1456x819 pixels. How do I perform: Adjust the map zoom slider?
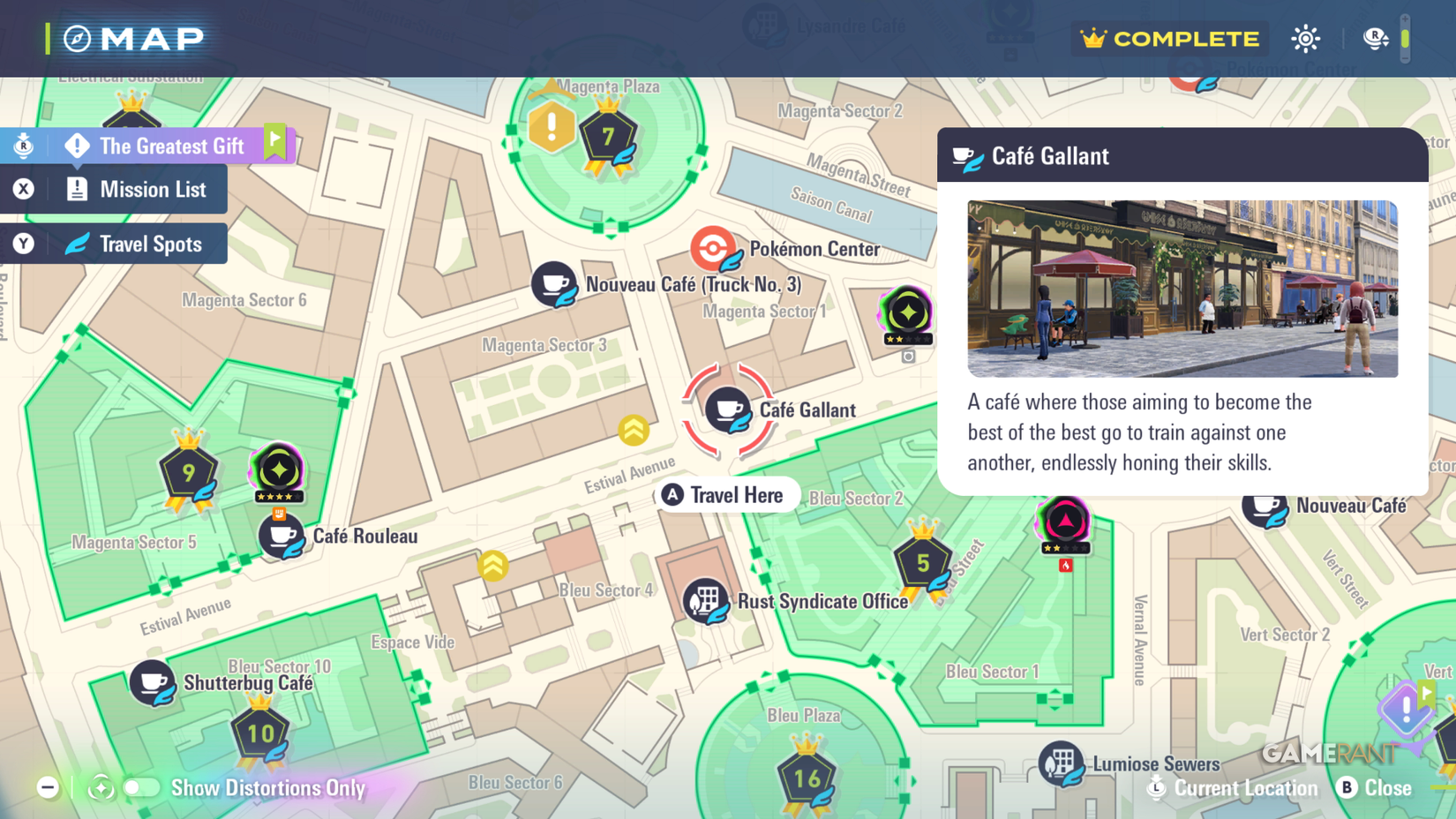point(1405,39)
